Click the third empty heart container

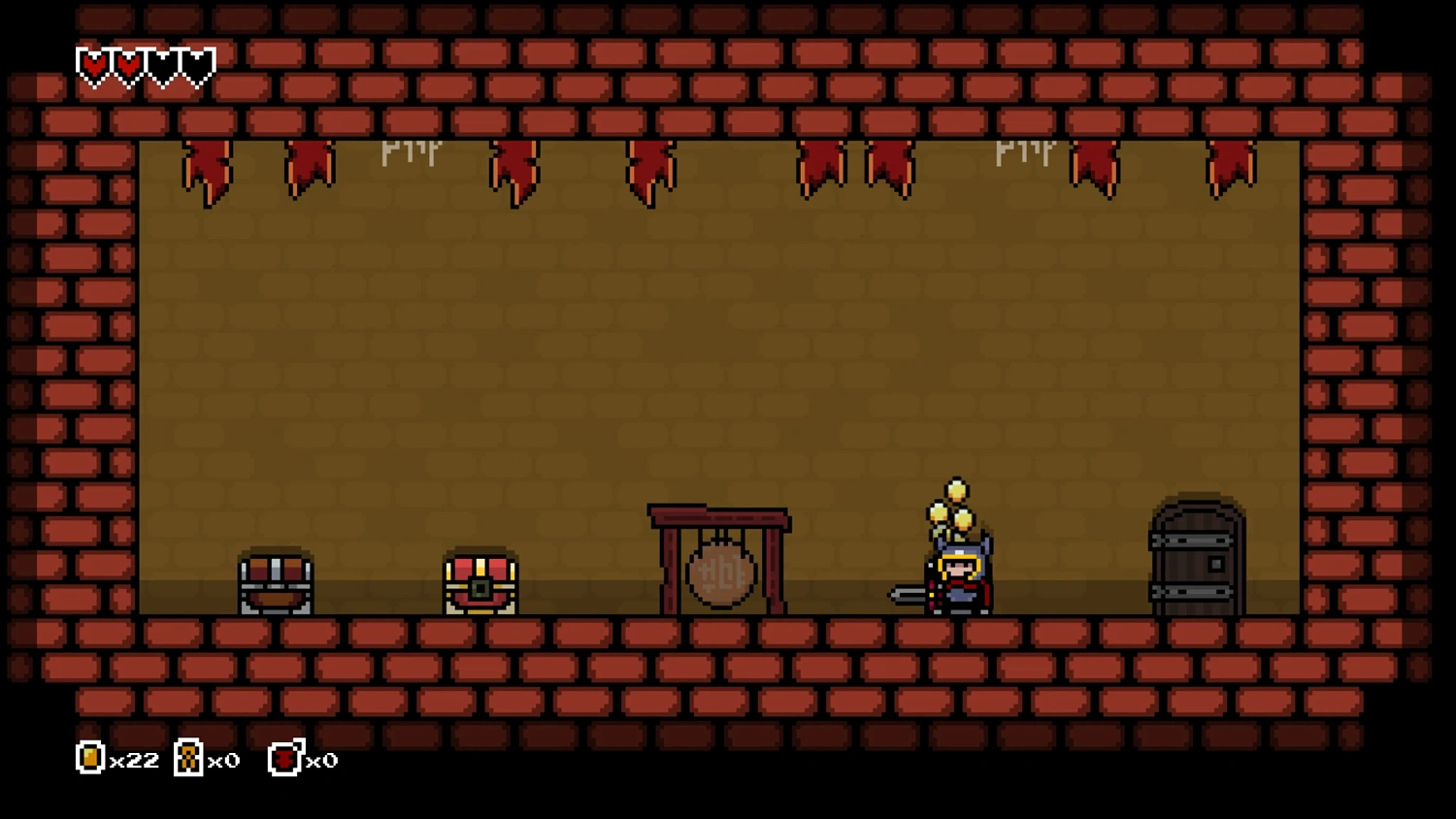[163, 63]
